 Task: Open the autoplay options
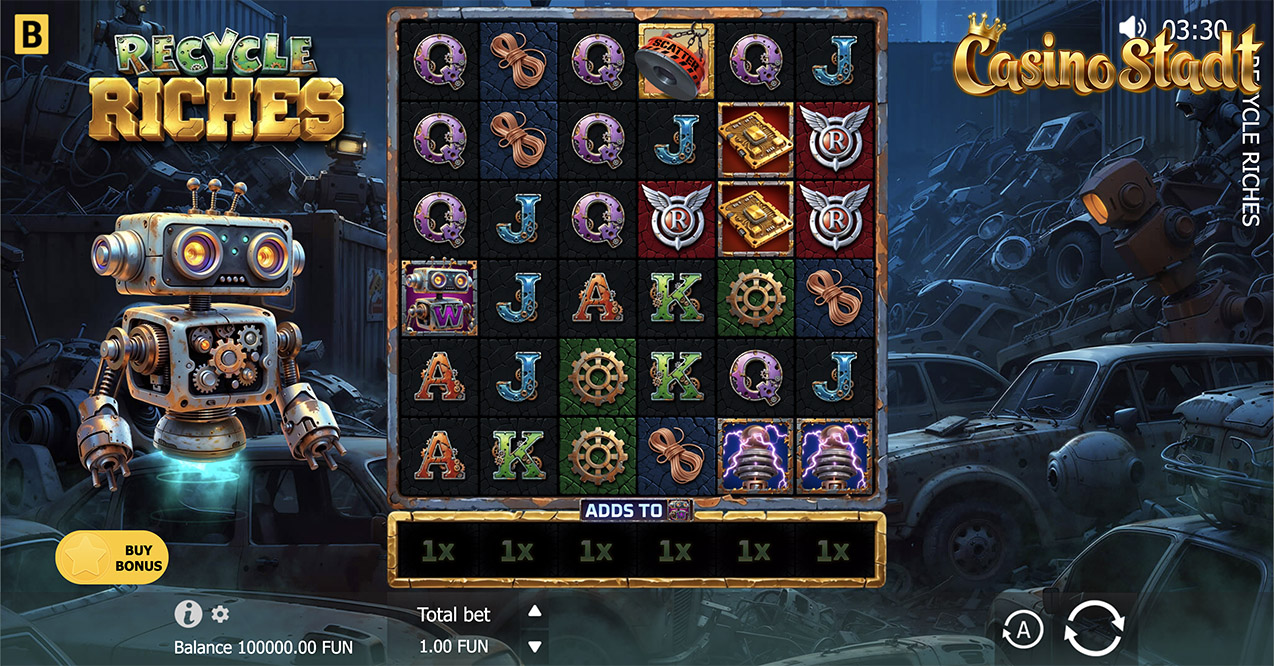tap(1023, 630)
